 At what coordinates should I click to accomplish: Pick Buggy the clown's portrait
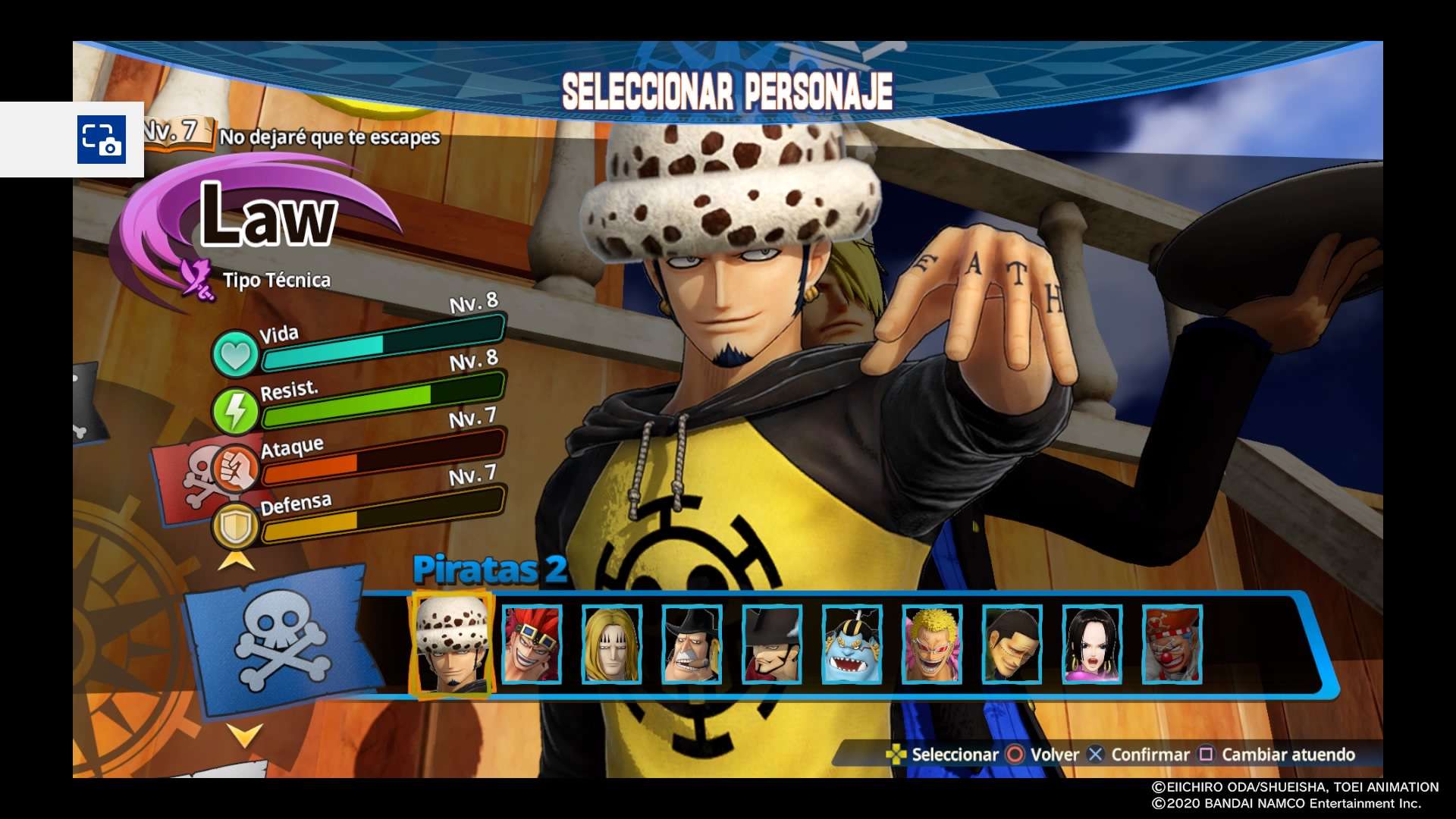(x=1172, y=645)
